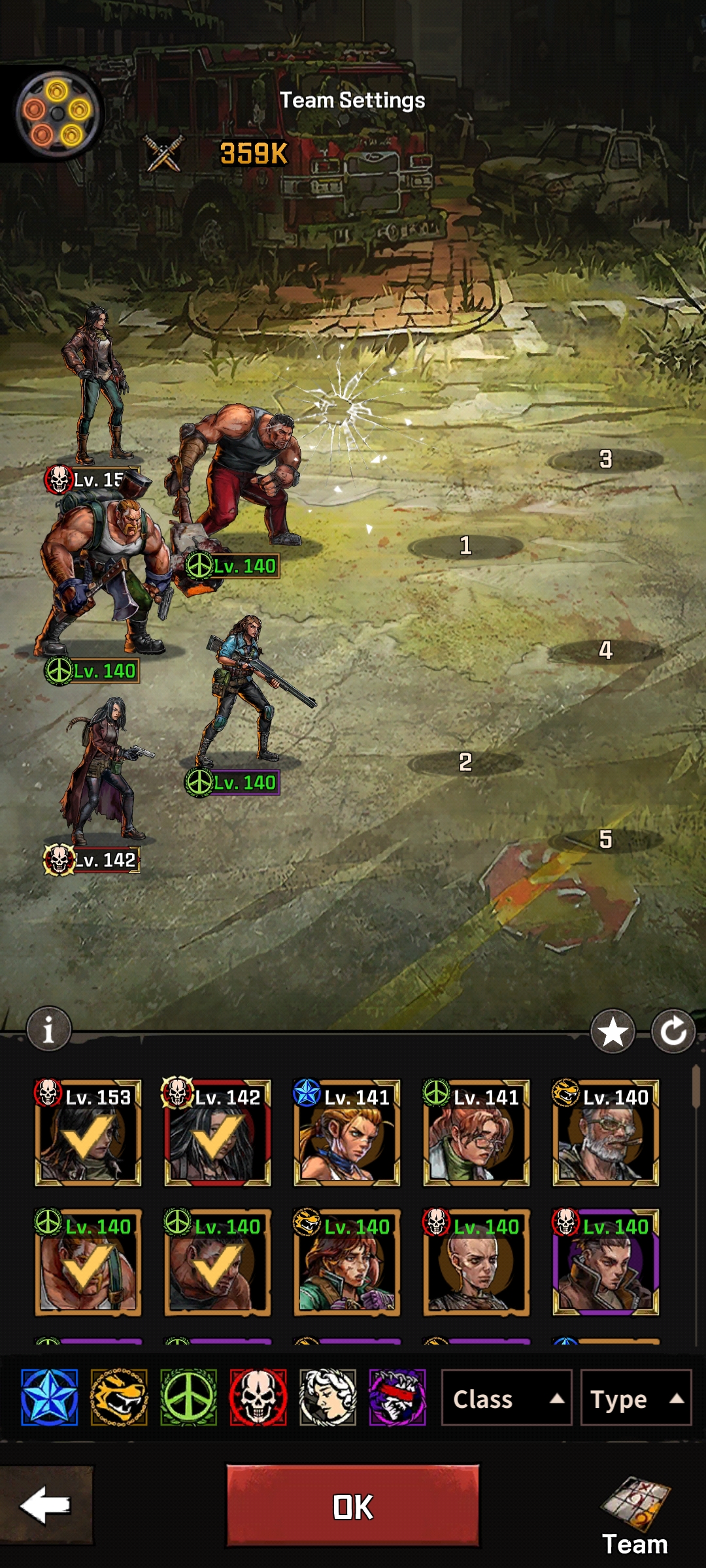Select the Lv. 141 blonde hero card
The image size is (706, 1568).
pos(347,1133)
